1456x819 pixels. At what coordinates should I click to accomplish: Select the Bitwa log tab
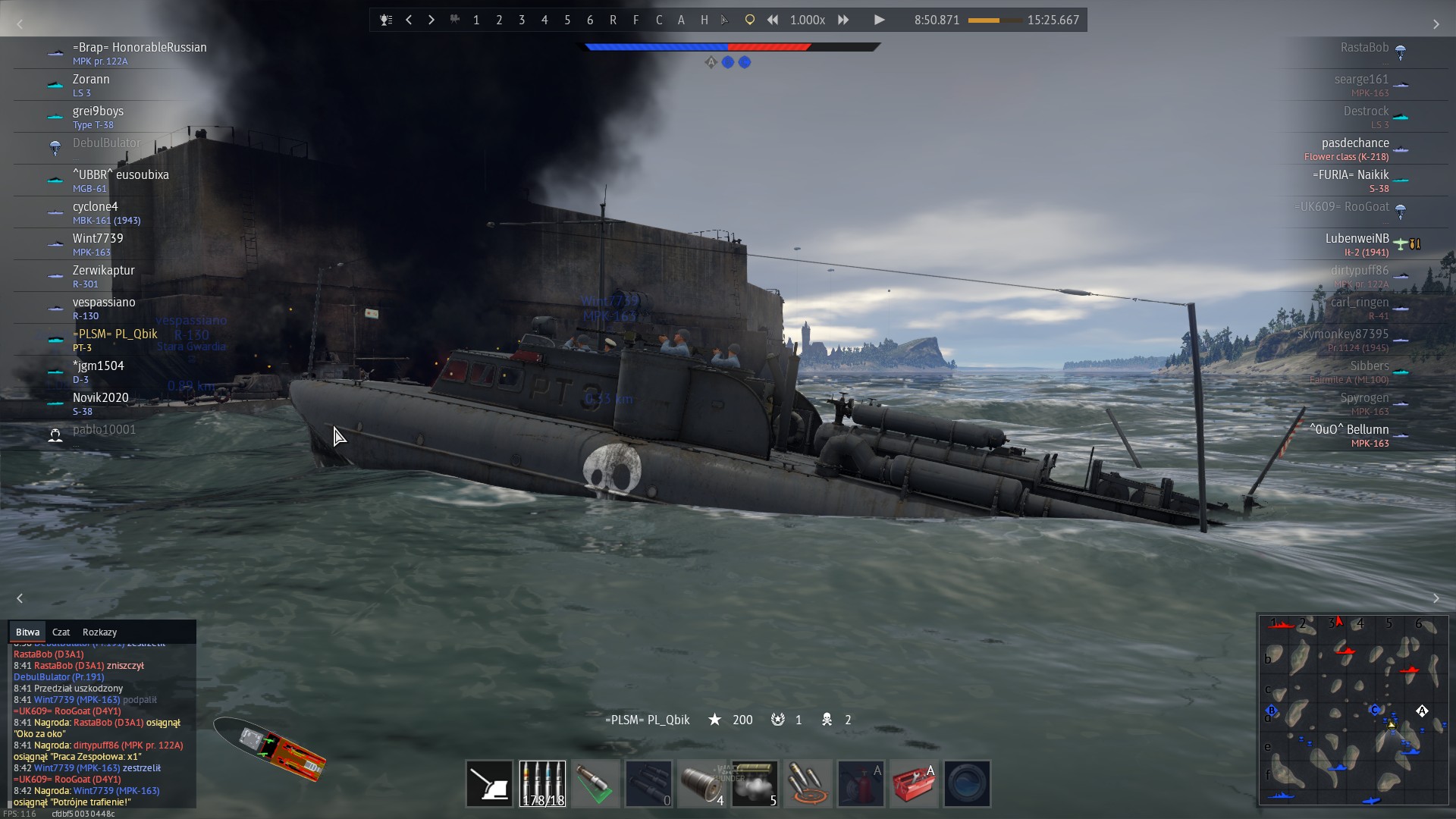click(27, 632)
